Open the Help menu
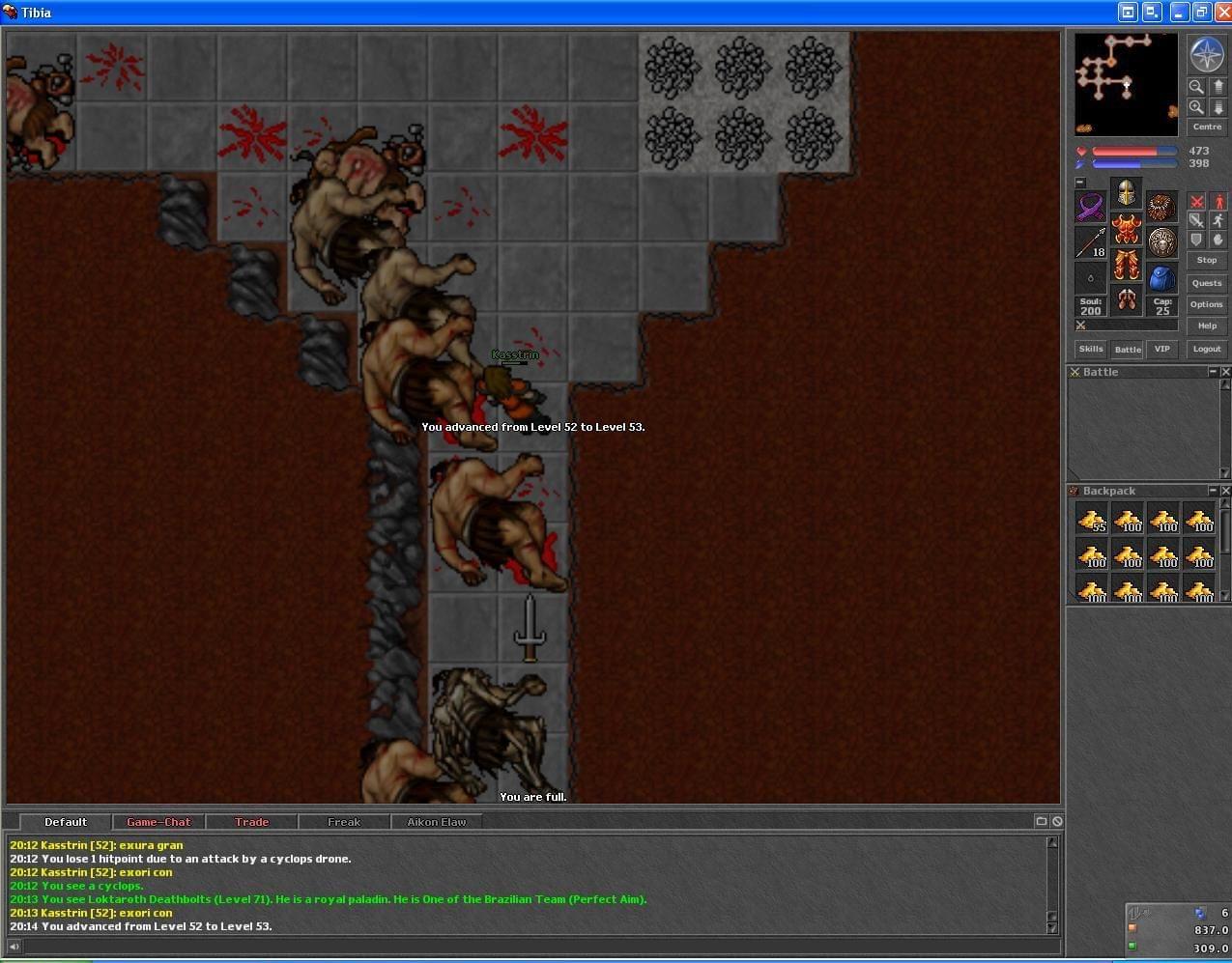 pos(1206,326)
